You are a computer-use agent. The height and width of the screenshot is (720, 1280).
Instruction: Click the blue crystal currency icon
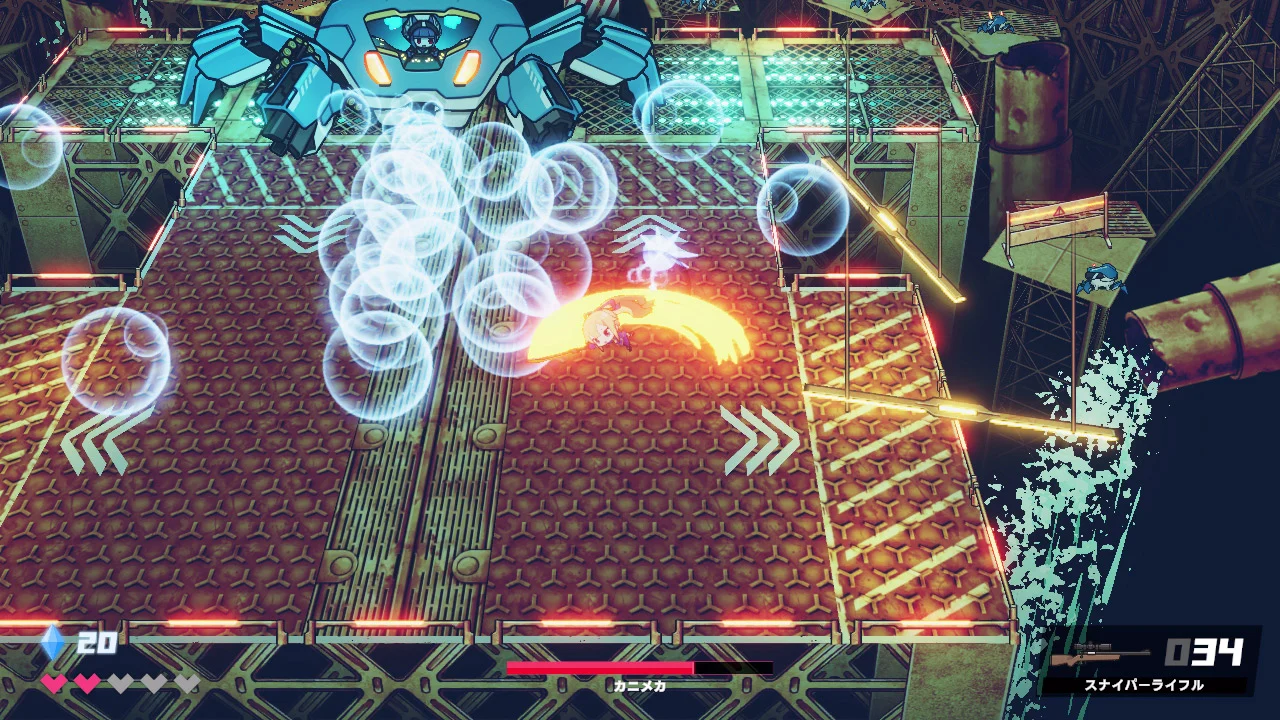[x=52, y=643]
